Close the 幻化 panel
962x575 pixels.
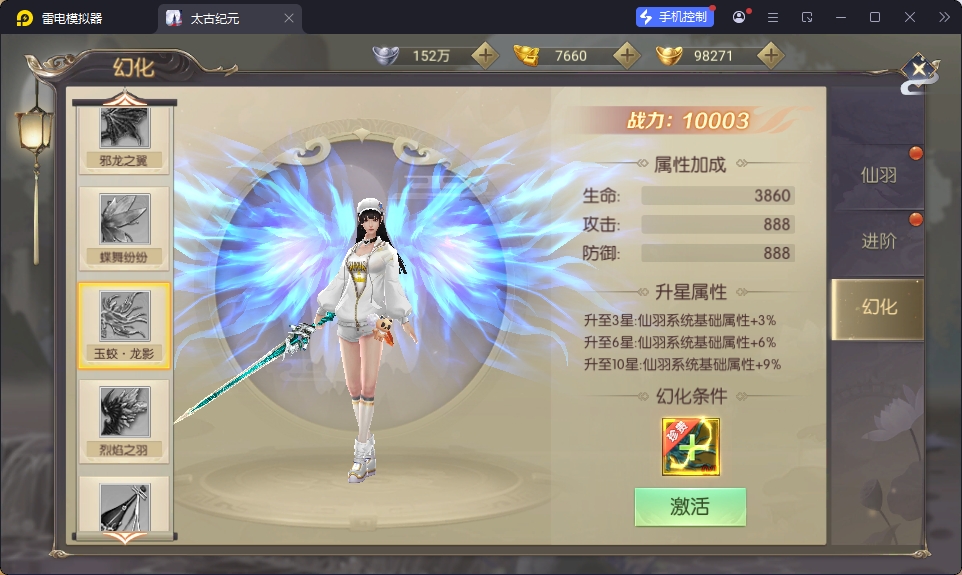(x=918, y=71)
